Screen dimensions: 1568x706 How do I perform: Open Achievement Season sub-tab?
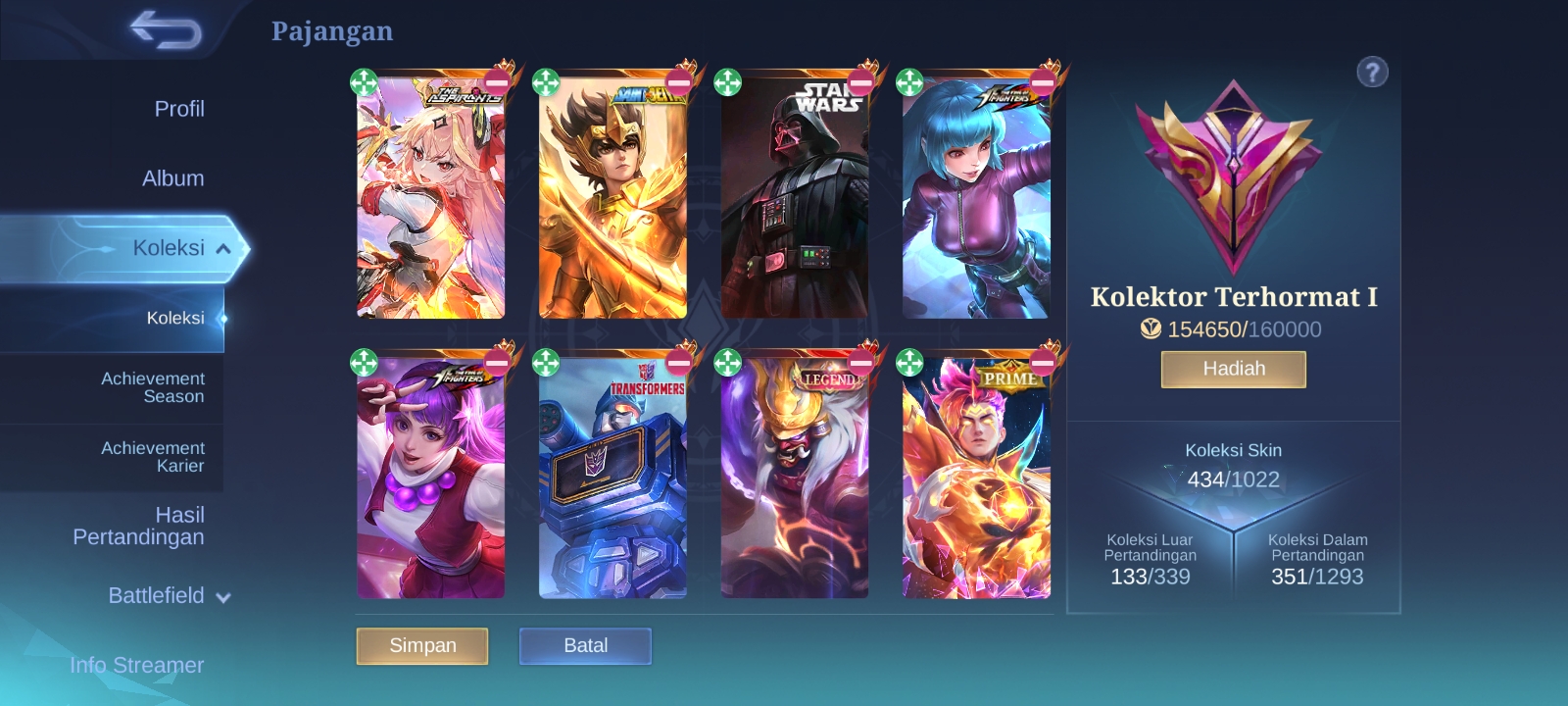[x=153, y=387]
